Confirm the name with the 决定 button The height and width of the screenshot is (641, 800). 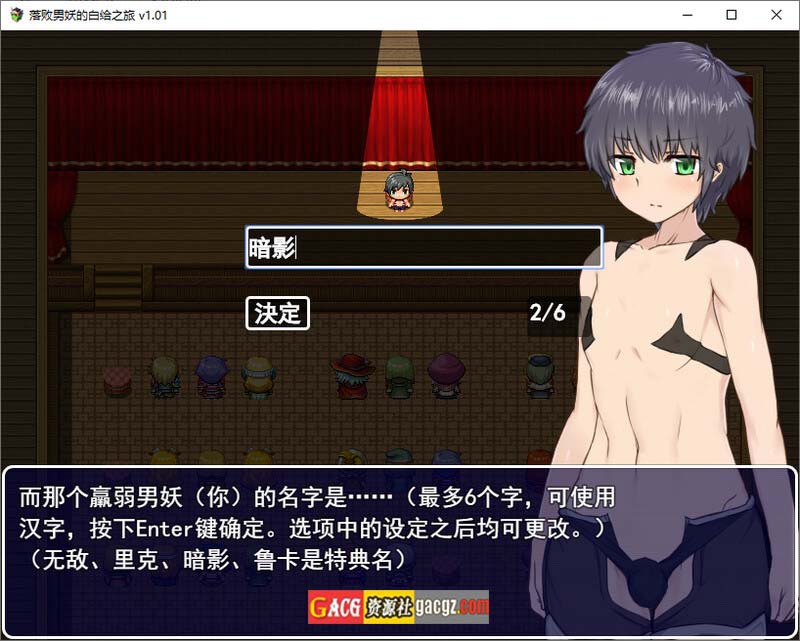(277, 313)
